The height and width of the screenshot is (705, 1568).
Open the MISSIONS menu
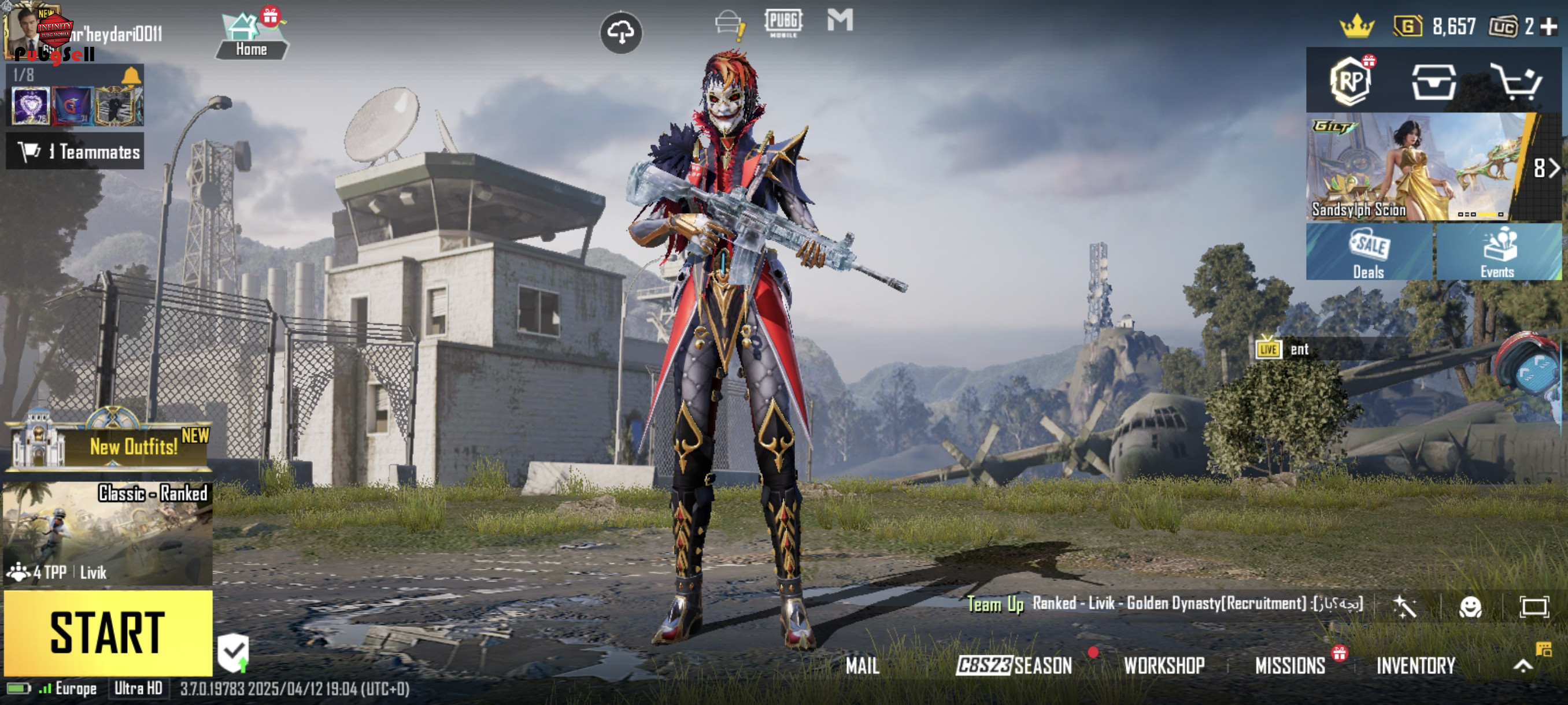(1290, 666)
